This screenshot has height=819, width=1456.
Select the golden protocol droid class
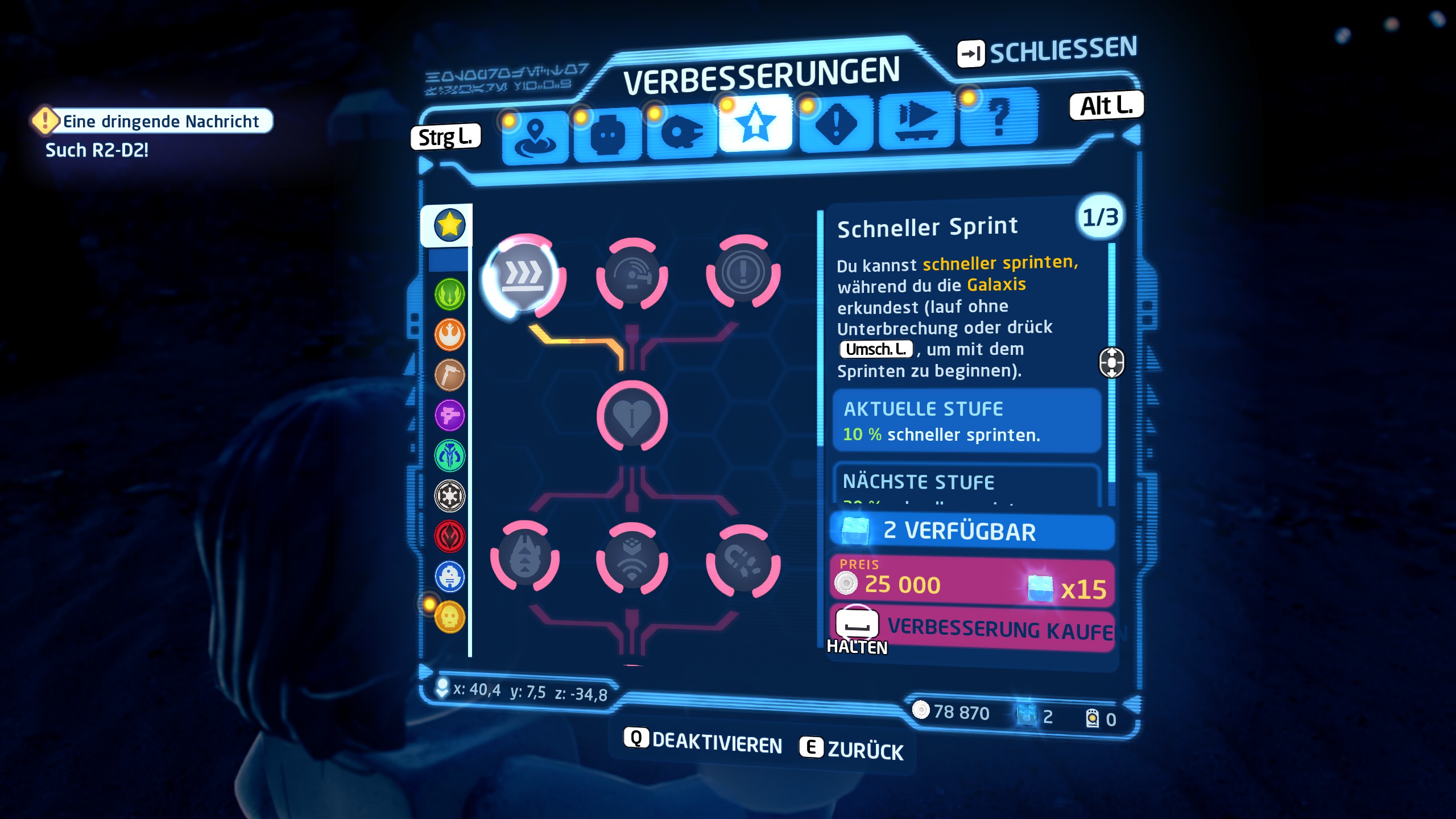pos(449,617)
